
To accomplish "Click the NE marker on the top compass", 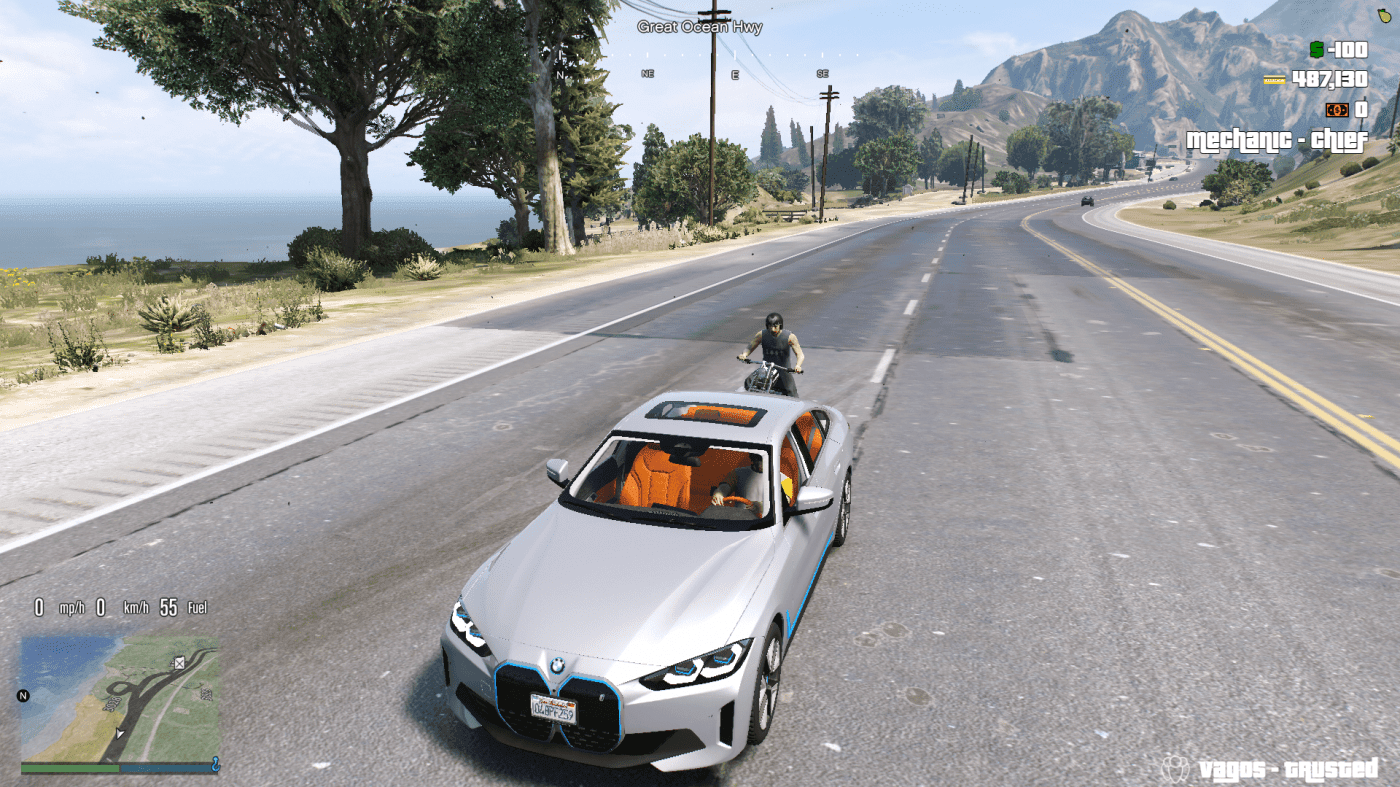I will [x=646, y=72].
